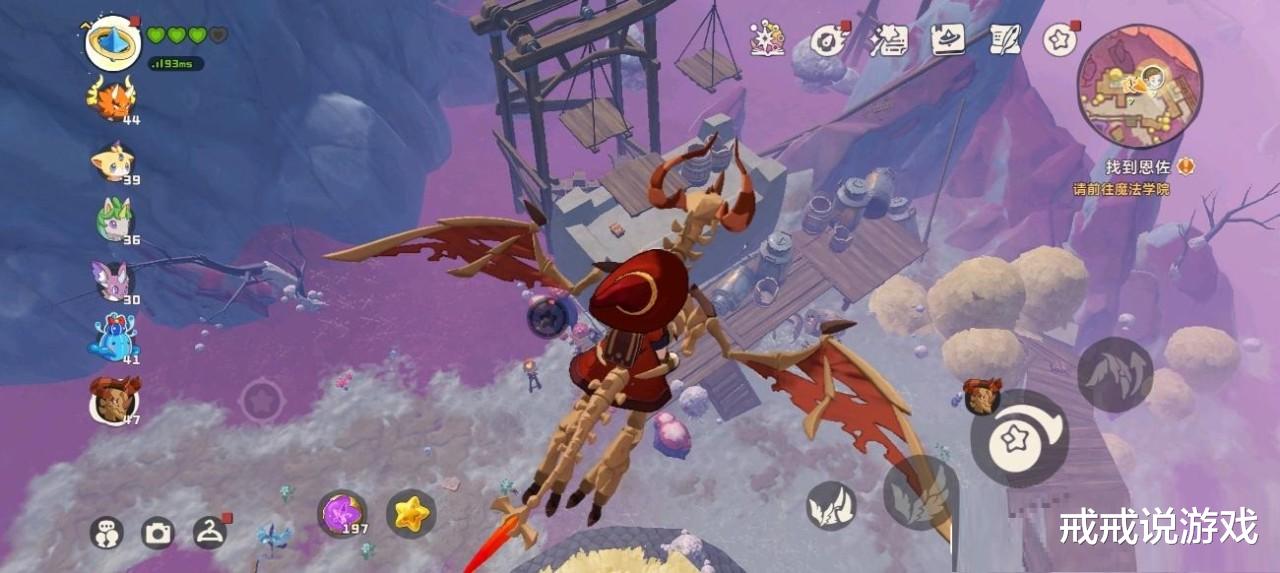1280x573 pixels.
Task: Pick the purple-eared pet at level 30
Action: [x=114, y=280]
